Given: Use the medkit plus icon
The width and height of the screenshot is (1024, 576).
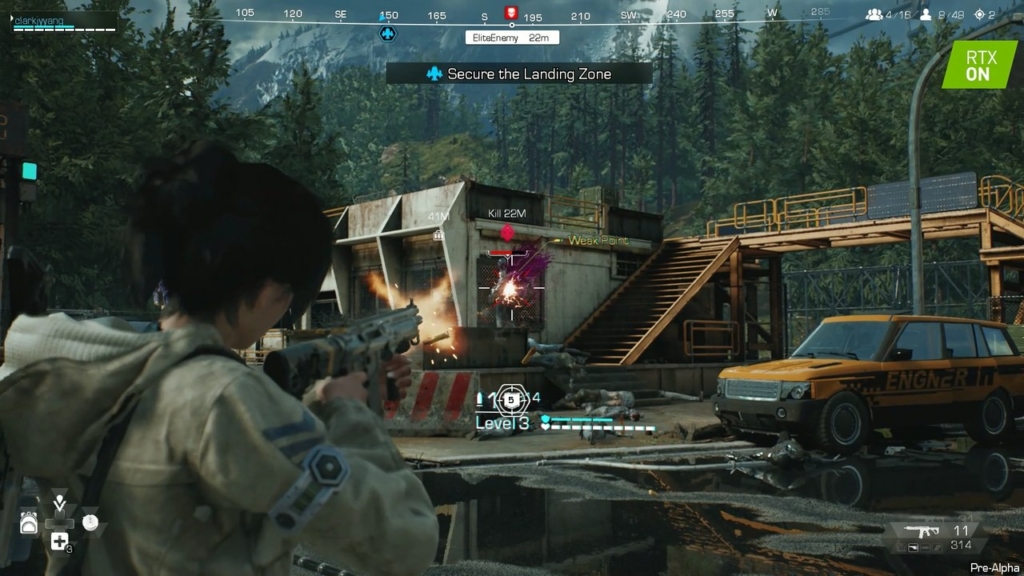Looking at the screenshot, I should pyautogui.click(x=59, y=541).
